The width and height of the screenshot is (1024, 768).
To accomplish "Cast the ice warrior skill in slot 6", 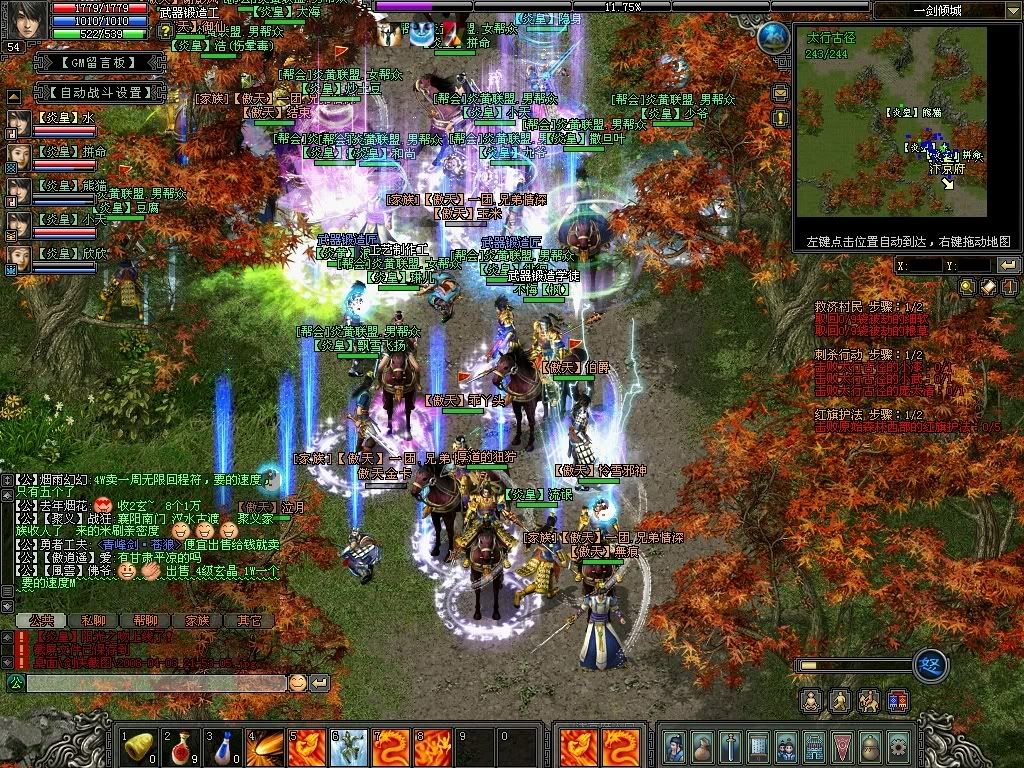I will click(x=351, y=745).
